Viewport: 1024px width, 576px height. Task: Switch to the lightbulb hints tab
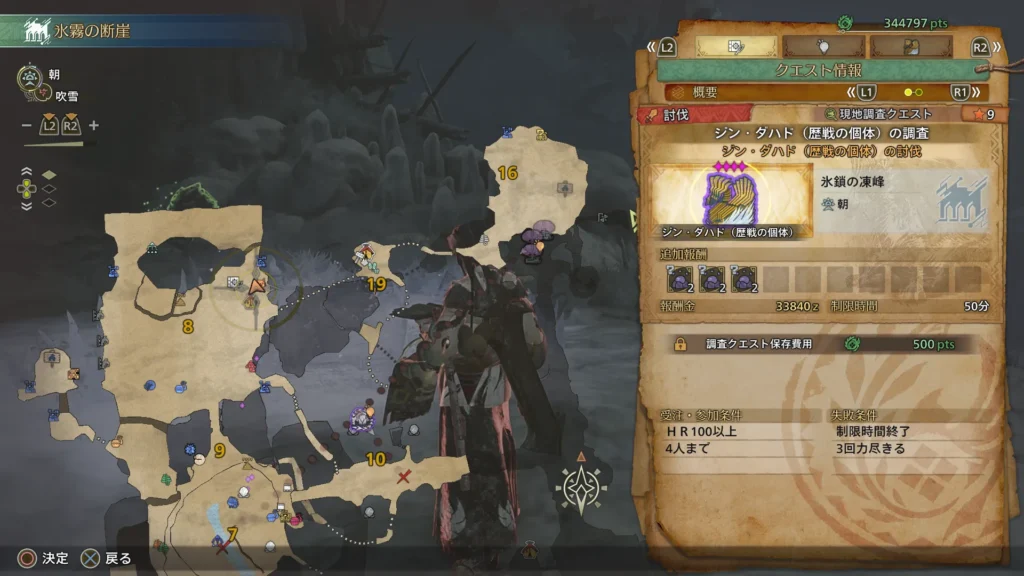click(823, 46)
